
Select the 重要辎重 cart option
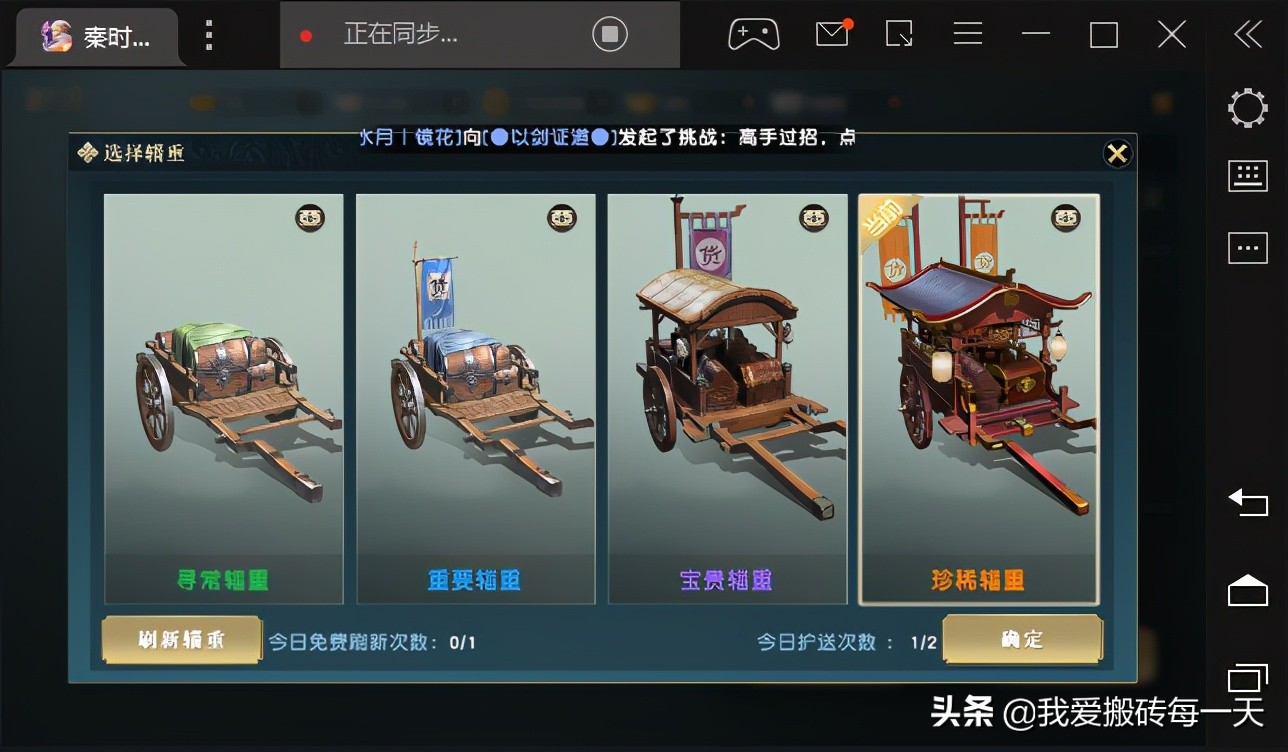[x=475, y=396]
